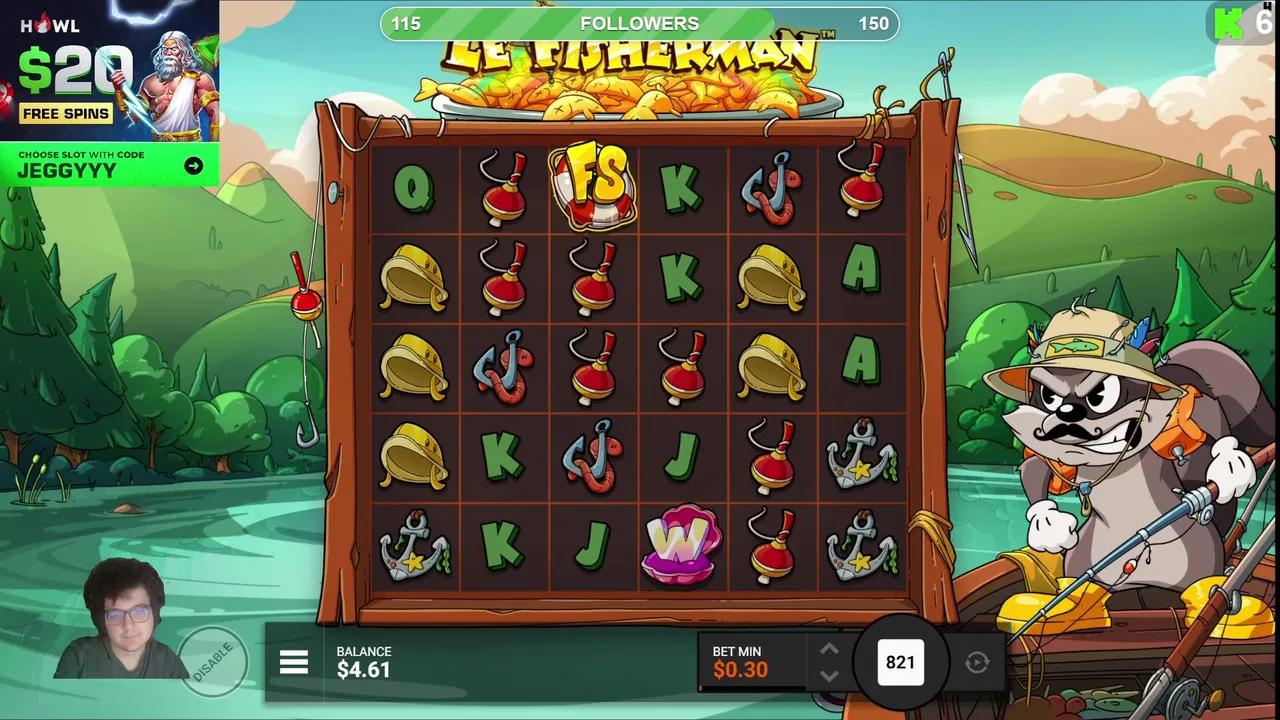Screen dimensions: 1280x720
Task: Click the green Kick icon in the corner
Action: pyautogui.click(x=1229, y=24)
